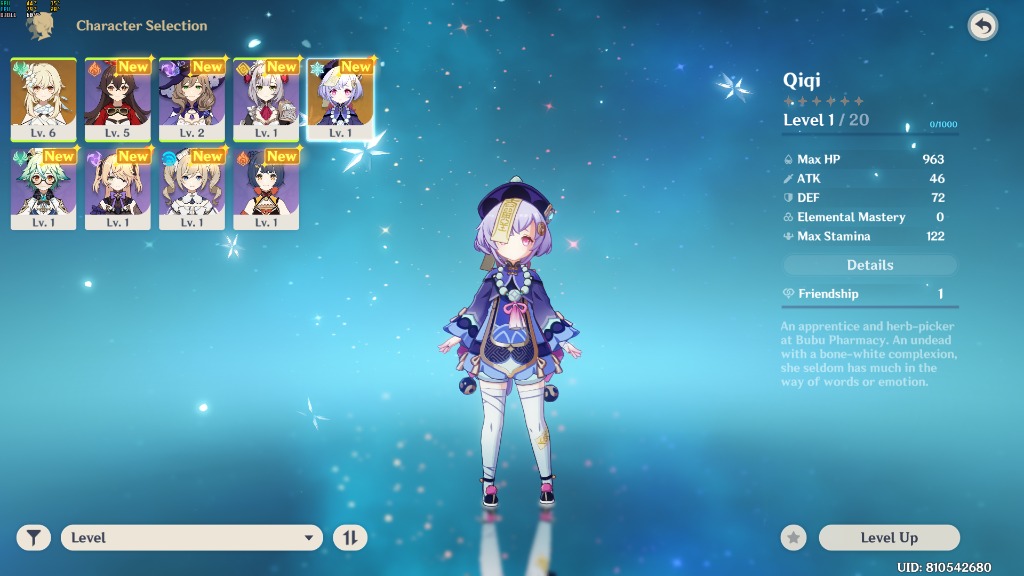Toggle the sort order arrows
1024x576 pixels.
click(x=350, y=538)
